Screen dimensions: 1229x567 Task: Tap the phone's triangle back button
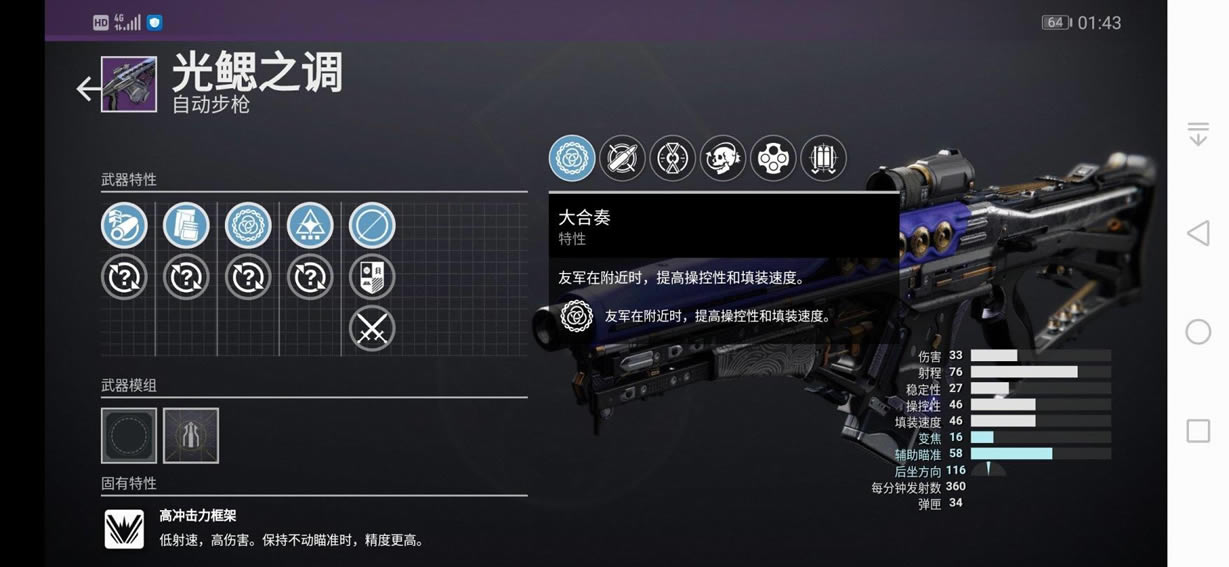[1198, 234]
